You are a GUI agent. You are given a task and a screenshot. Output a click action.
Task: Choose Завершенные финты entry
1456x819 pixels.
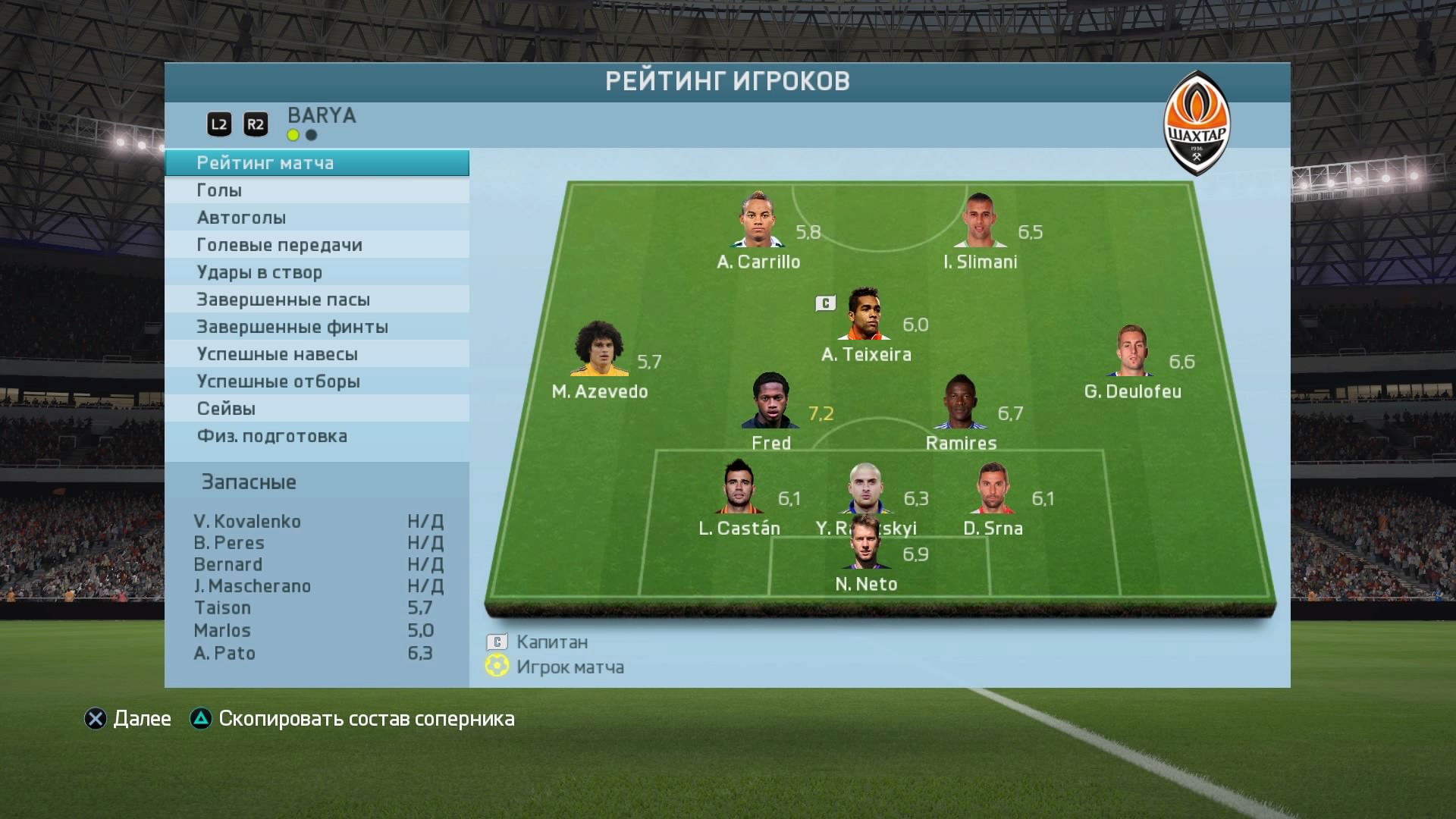pos(317,327)
